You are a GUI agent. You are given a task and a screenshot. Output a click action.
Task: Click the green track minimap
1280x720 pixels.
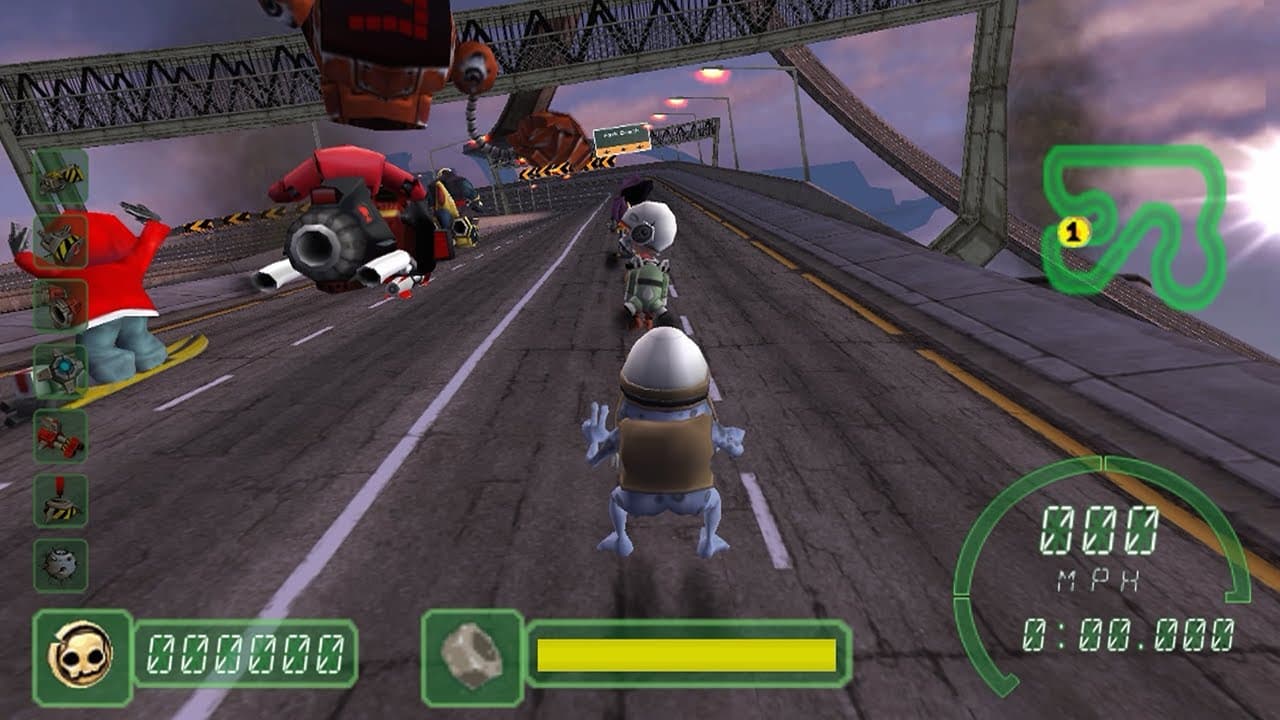click(1135, 225)
